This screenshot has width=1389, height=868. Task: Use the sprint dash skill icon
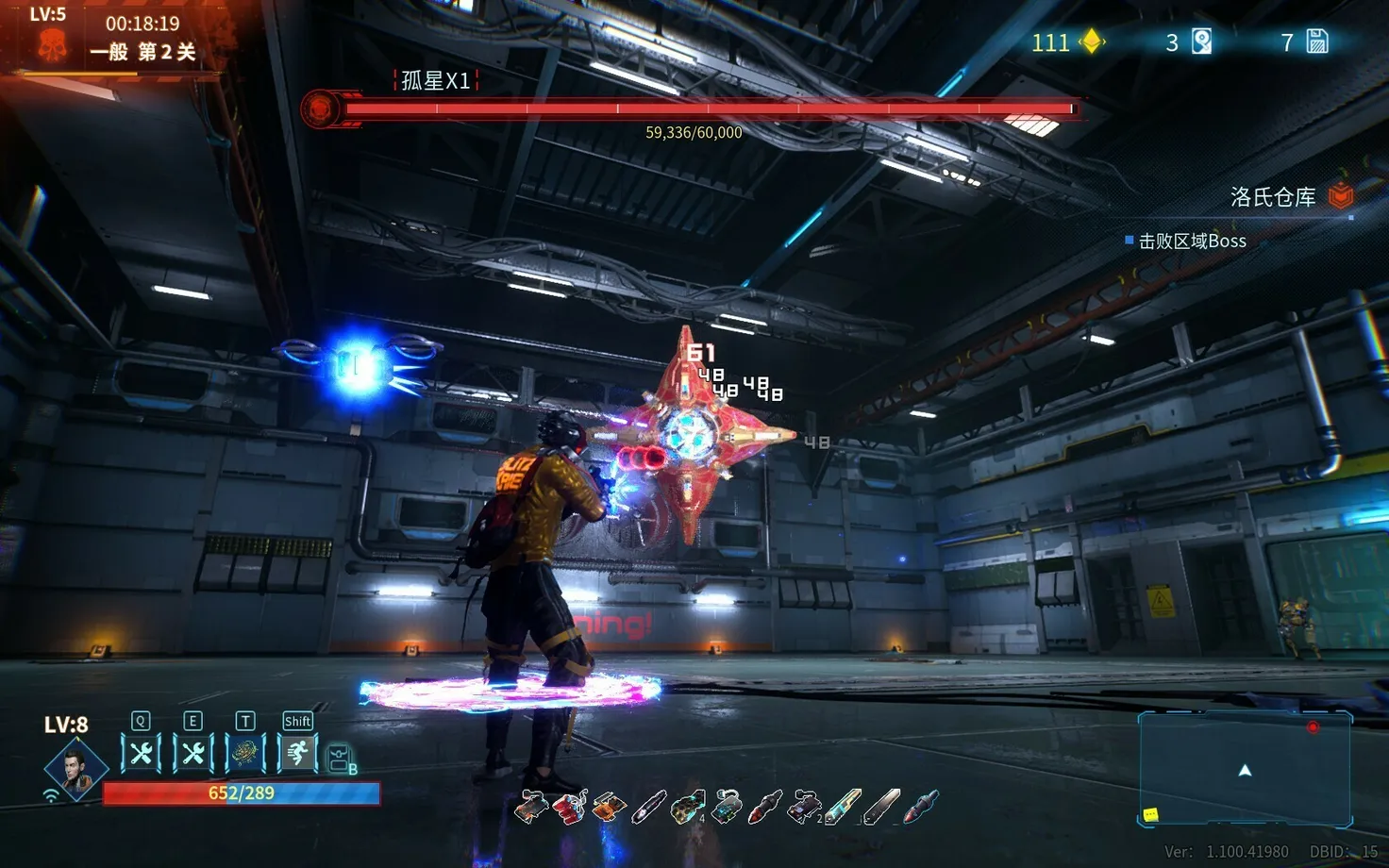(297, 753)
